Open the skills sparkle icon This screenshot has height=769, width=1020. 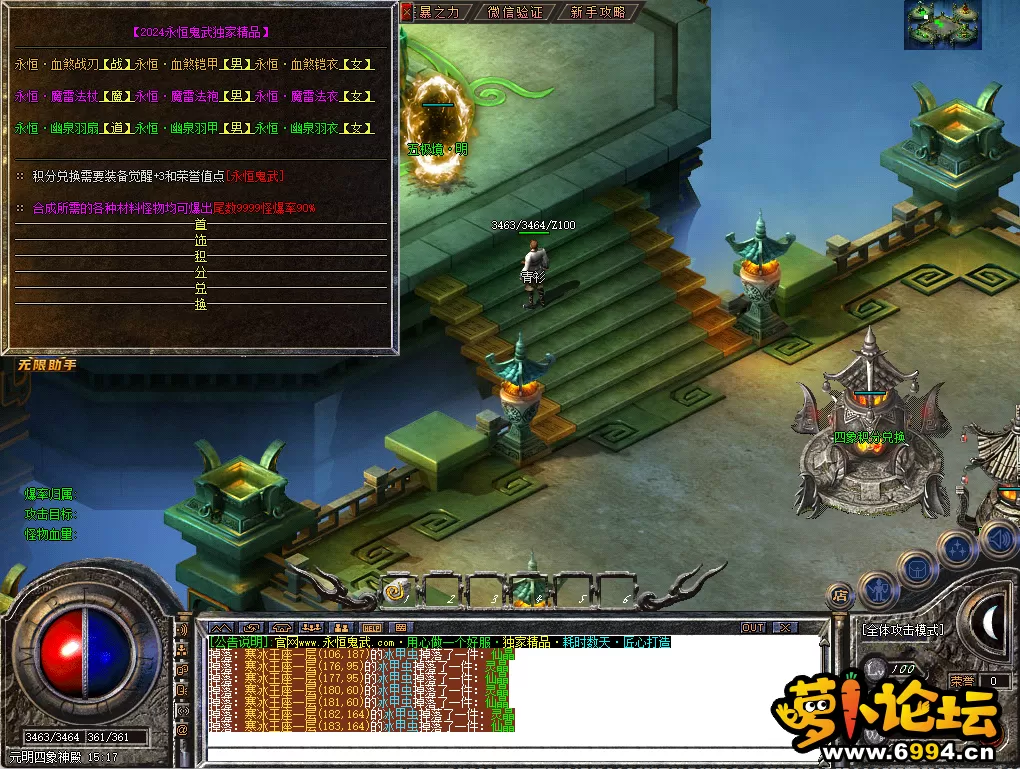pyautogui.click(x=957, y=548)
